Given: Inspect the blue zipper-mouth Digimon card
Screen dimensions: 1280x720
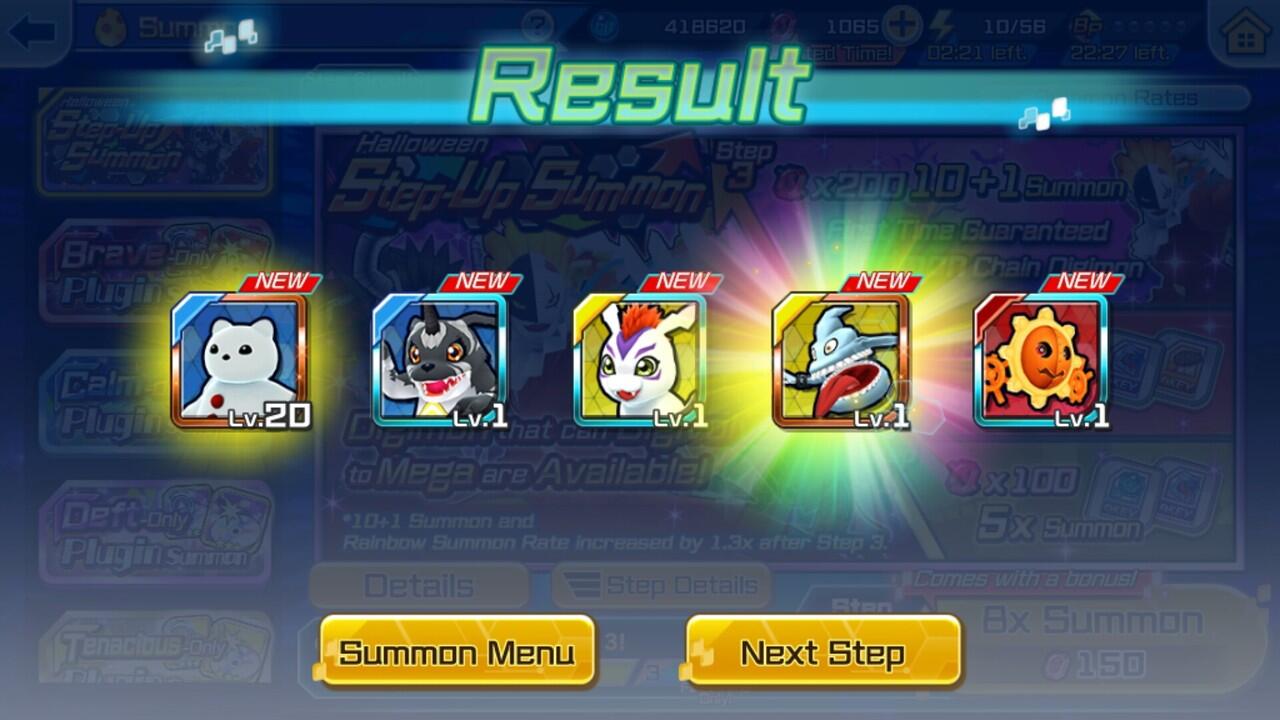Looking at the screenshot, I should click(x=841, y=360).
